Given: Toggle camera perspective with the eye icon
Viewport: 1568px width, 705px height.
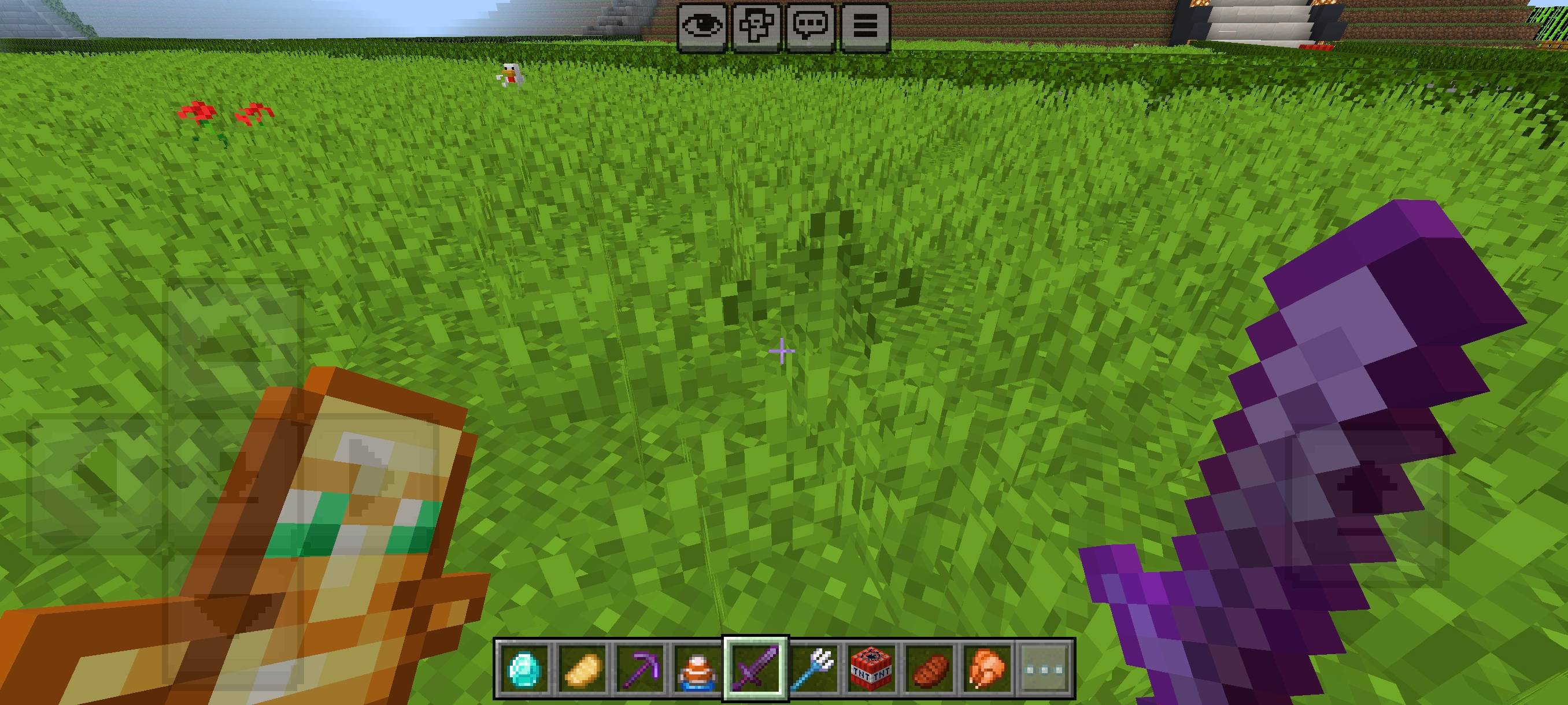Looking at the screenshot, I should tap(701, 25).
